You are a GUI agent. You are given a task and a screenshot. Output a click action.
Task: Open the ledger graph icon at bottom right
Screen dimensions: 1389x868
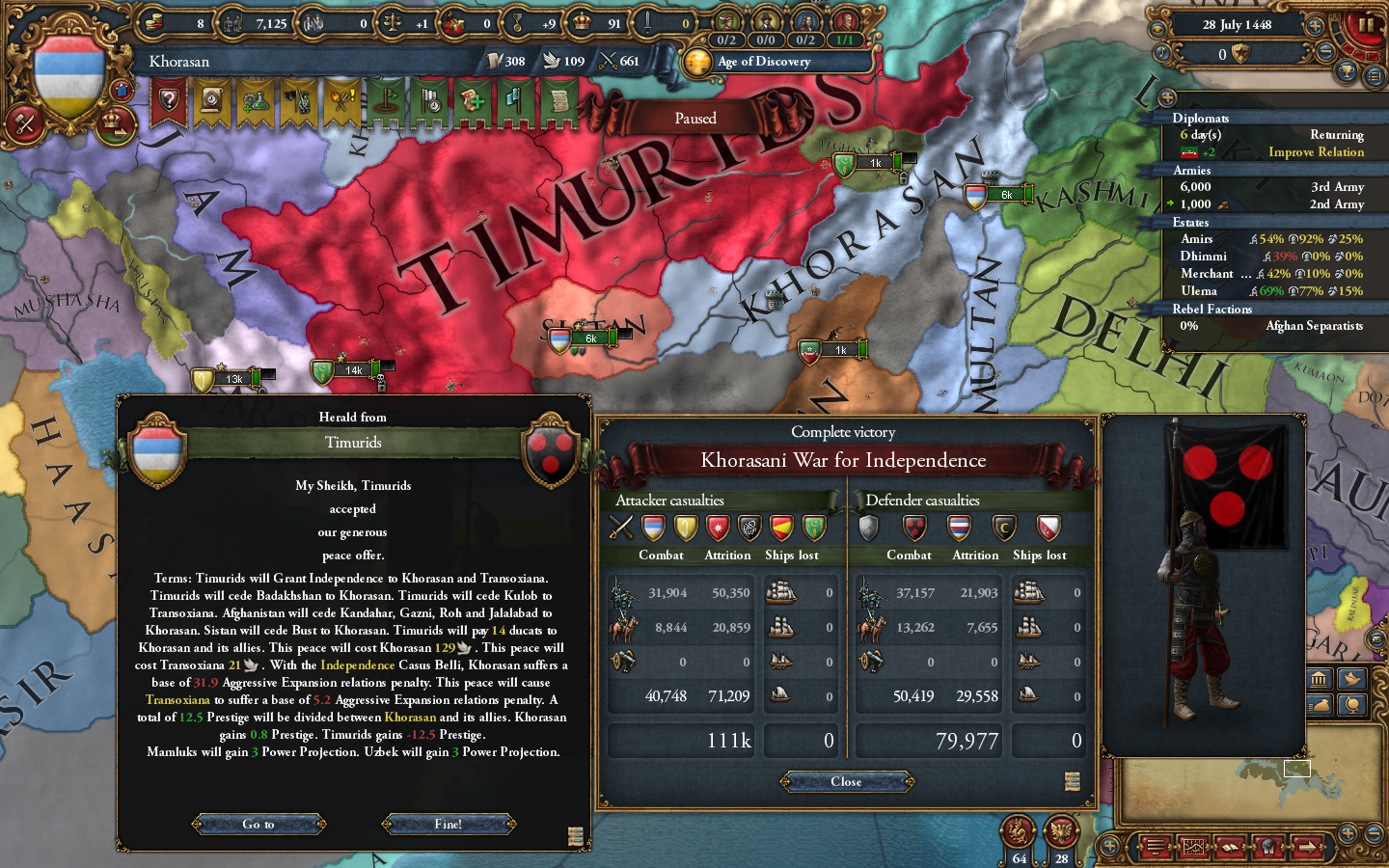pyautogui.click(x=1194, y=847)
